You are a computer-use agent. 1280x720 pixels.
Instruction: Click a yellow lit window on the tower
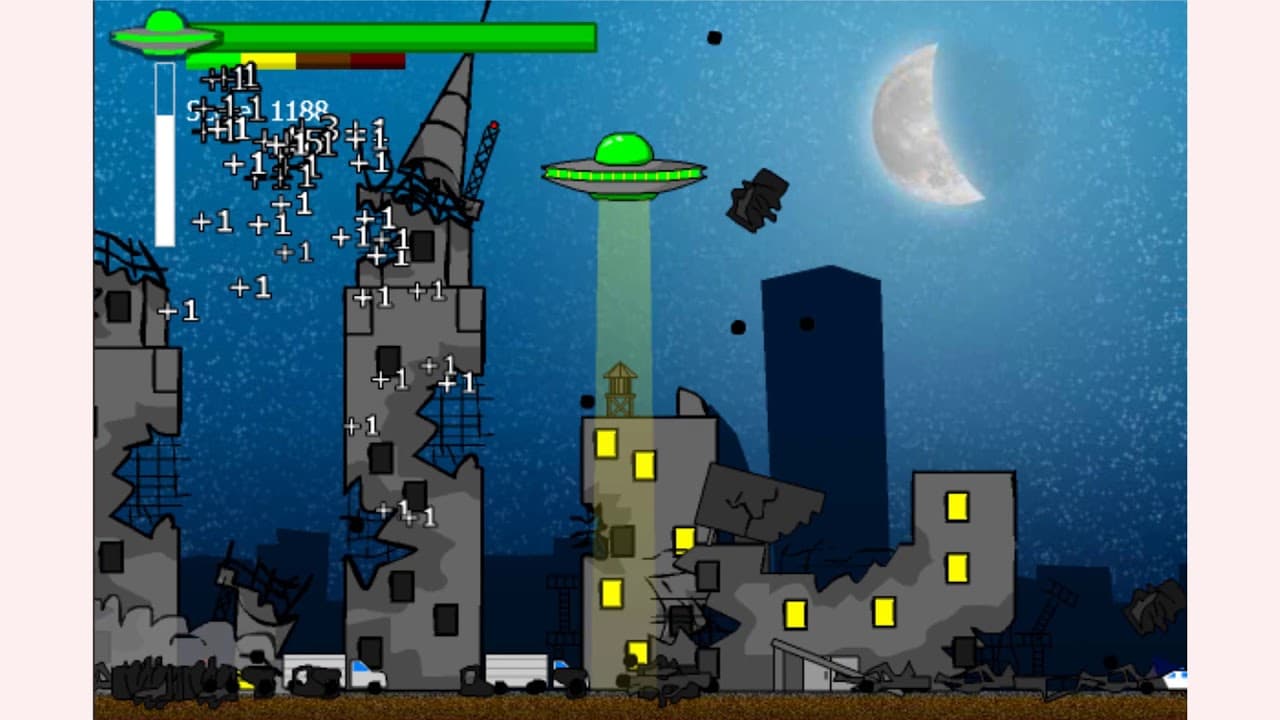coord(607,444)
